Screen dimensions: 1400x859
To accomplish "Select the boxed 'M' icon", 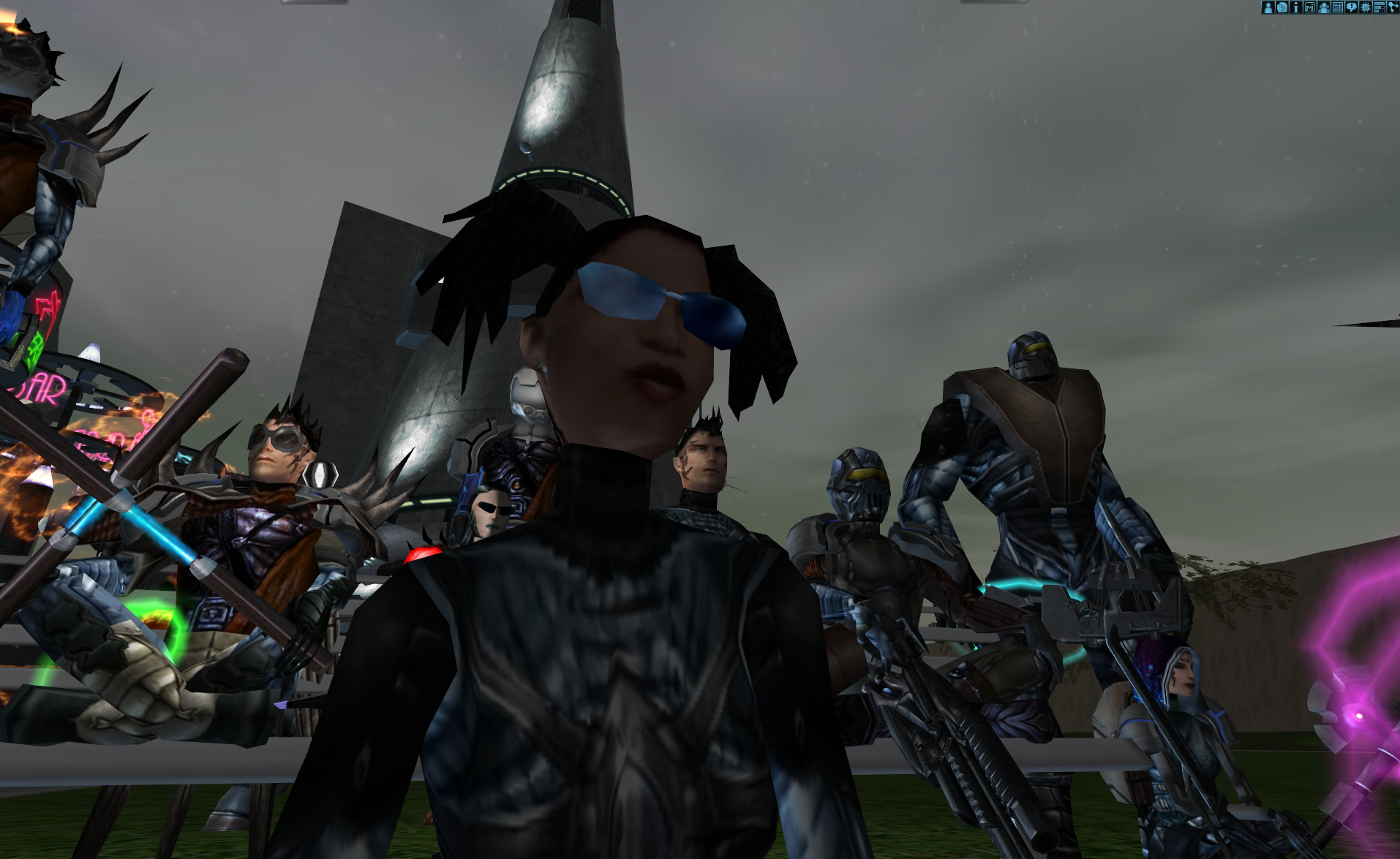I will [x=1309, y=7].
